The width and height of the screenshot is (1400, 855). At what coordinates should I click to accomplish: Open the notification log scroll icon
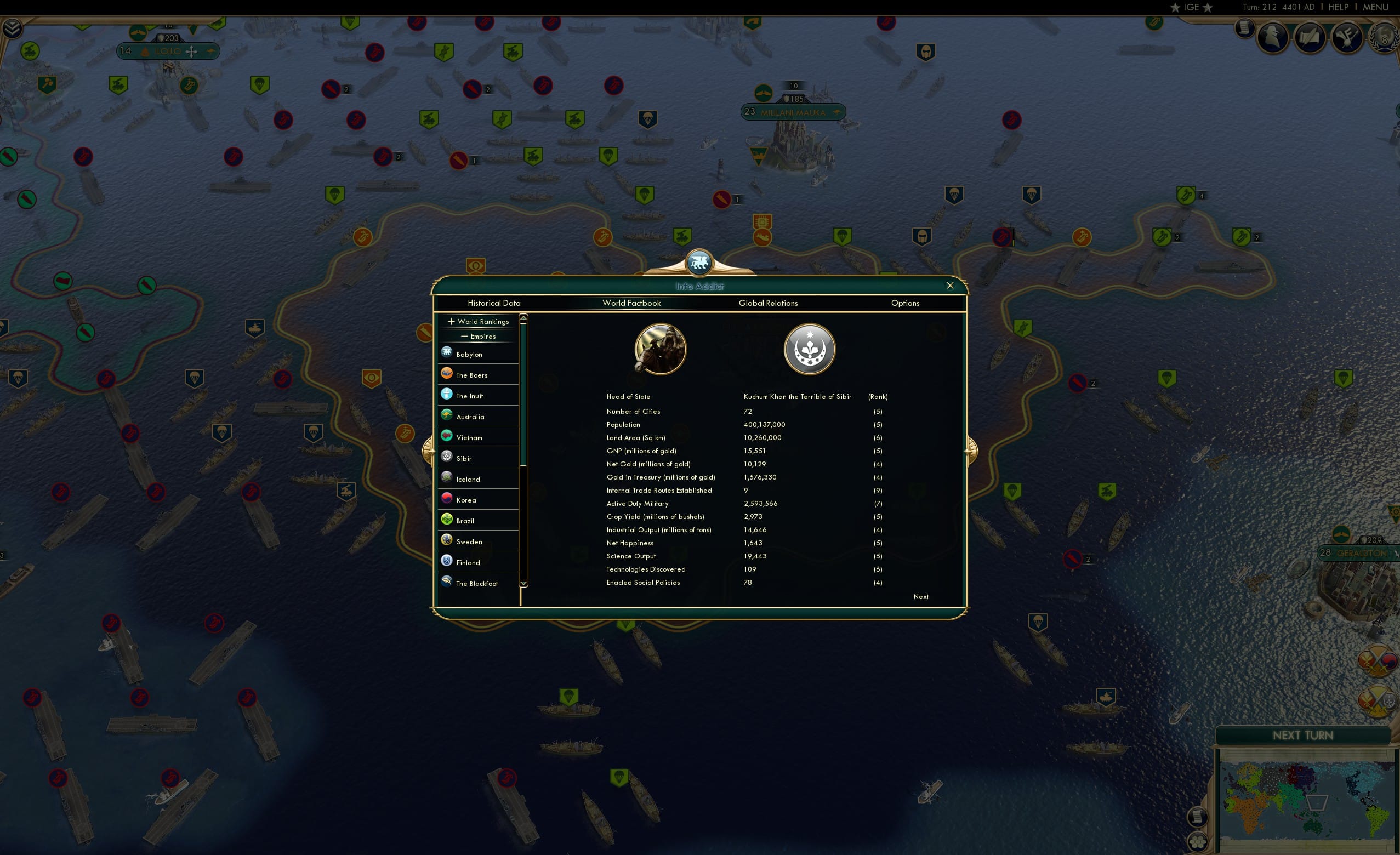pyautogui.click(x=1244, y=30)
